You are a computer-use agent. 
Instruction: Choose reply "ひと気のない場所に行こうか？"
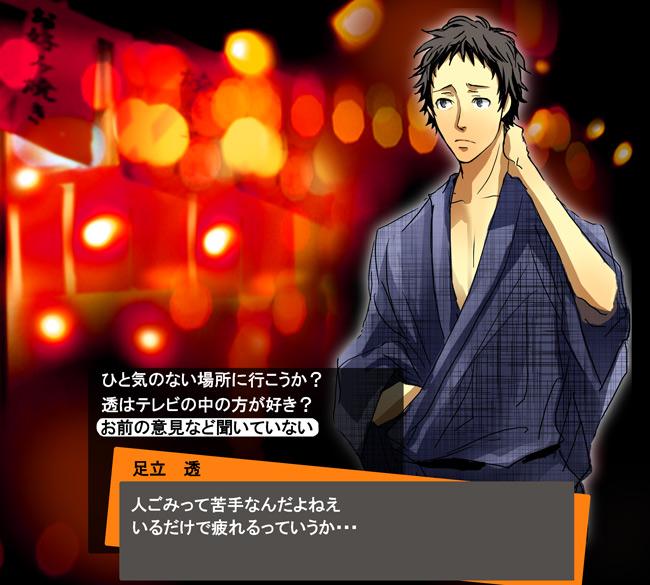[x=210, y=381]
